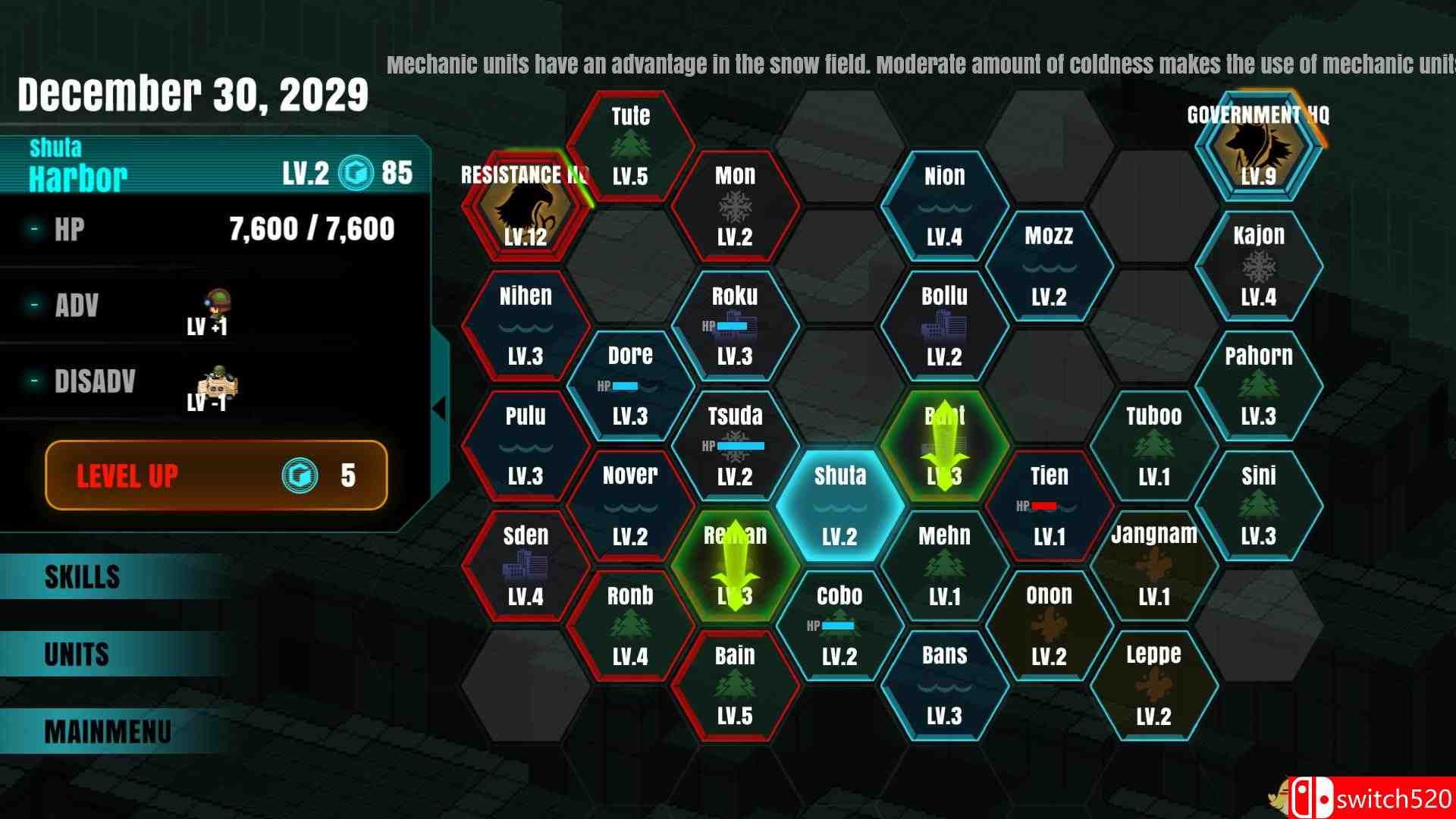The height and width of the screenshot is (819, 1456).
Task: Click the water wave icon on Shuta
Action: click(842, 507)
